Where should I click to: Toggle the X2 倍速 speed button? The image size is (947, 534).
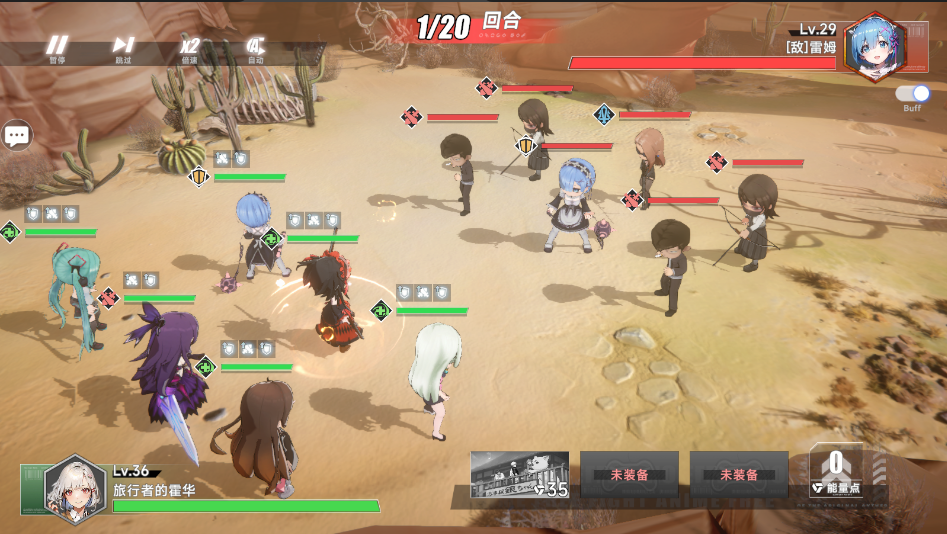[x=189, y=47]
